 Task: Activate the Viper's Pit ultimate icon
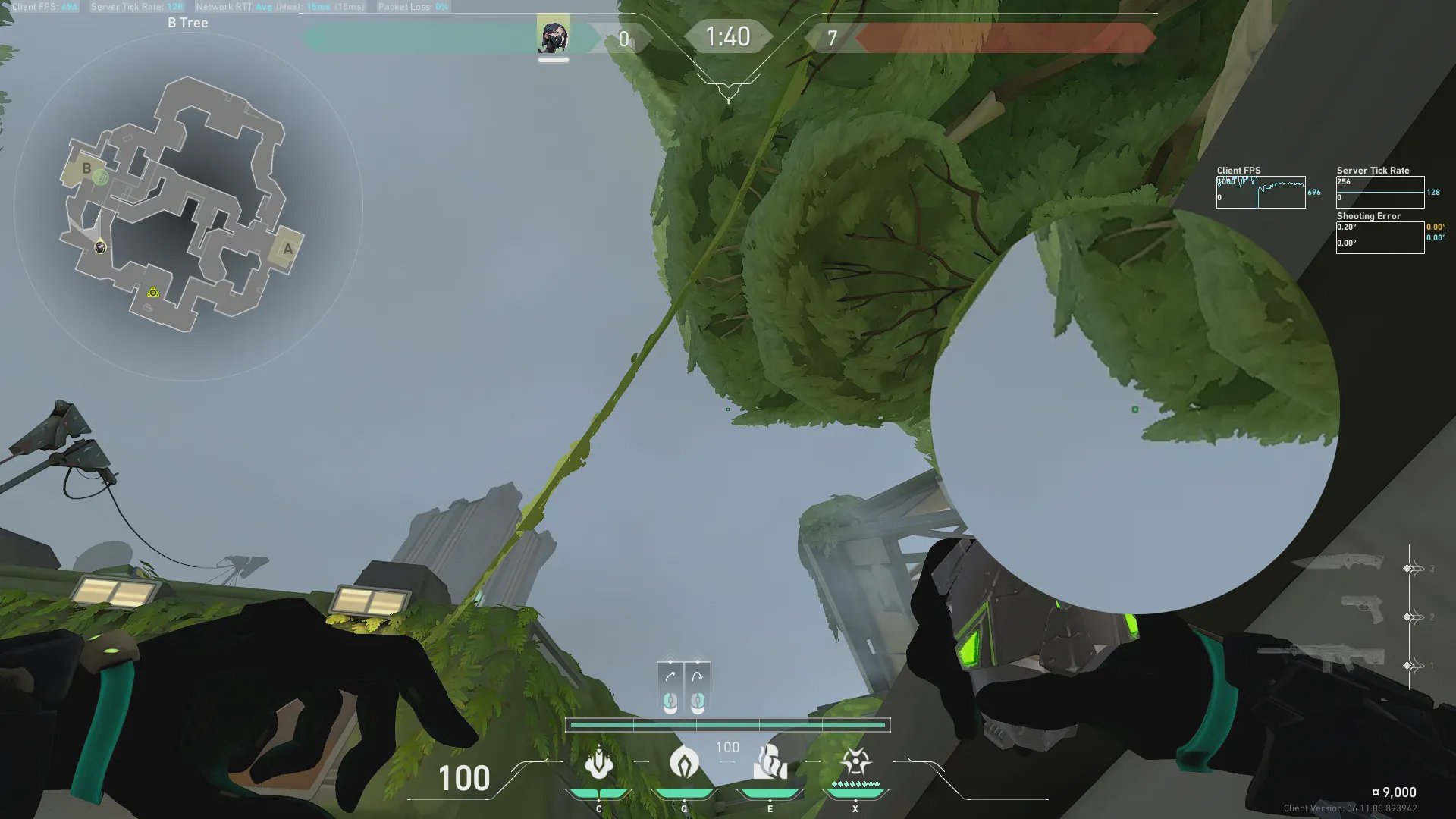(855, 763)
